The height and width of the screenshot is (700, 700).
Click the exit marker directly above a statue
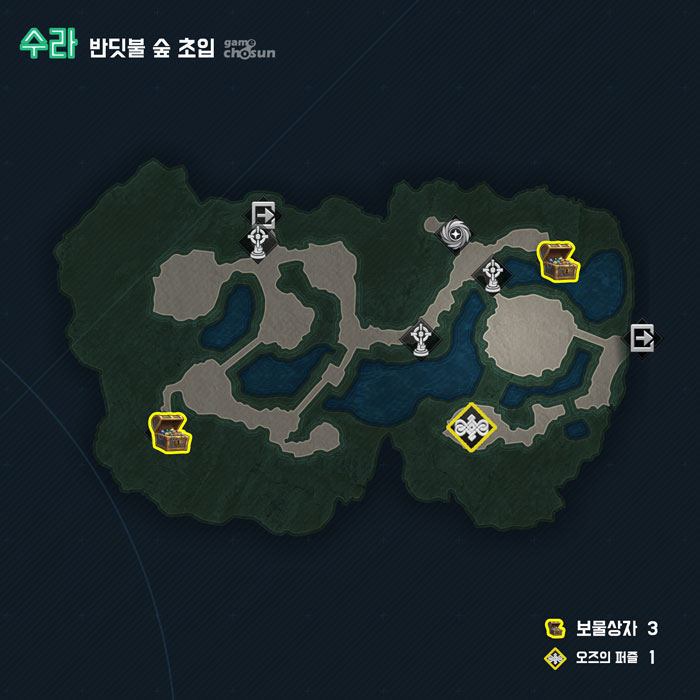tap(264, 213)
